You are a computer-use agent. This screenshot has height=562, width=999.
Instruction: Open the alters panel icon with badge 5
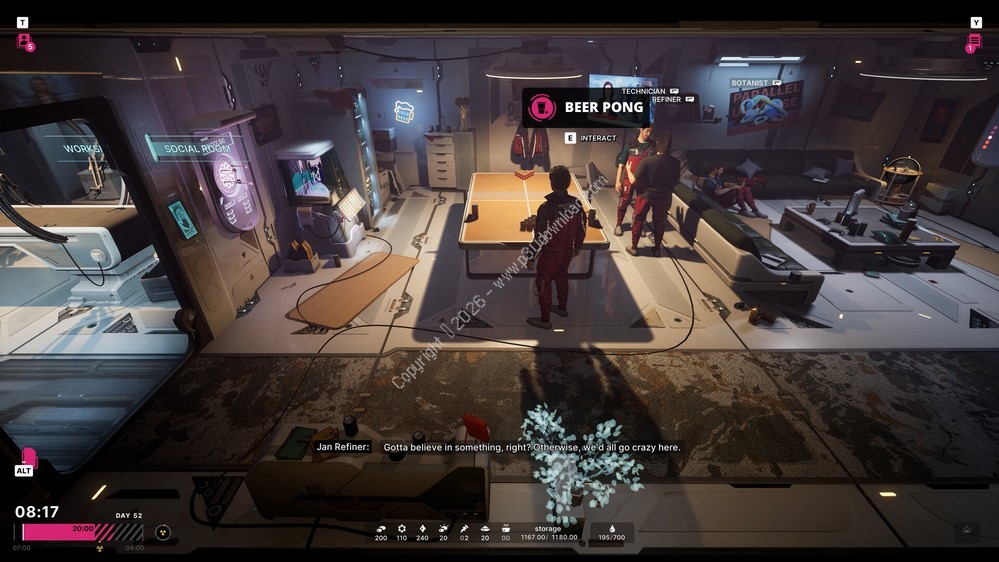[x=24, y=41]
